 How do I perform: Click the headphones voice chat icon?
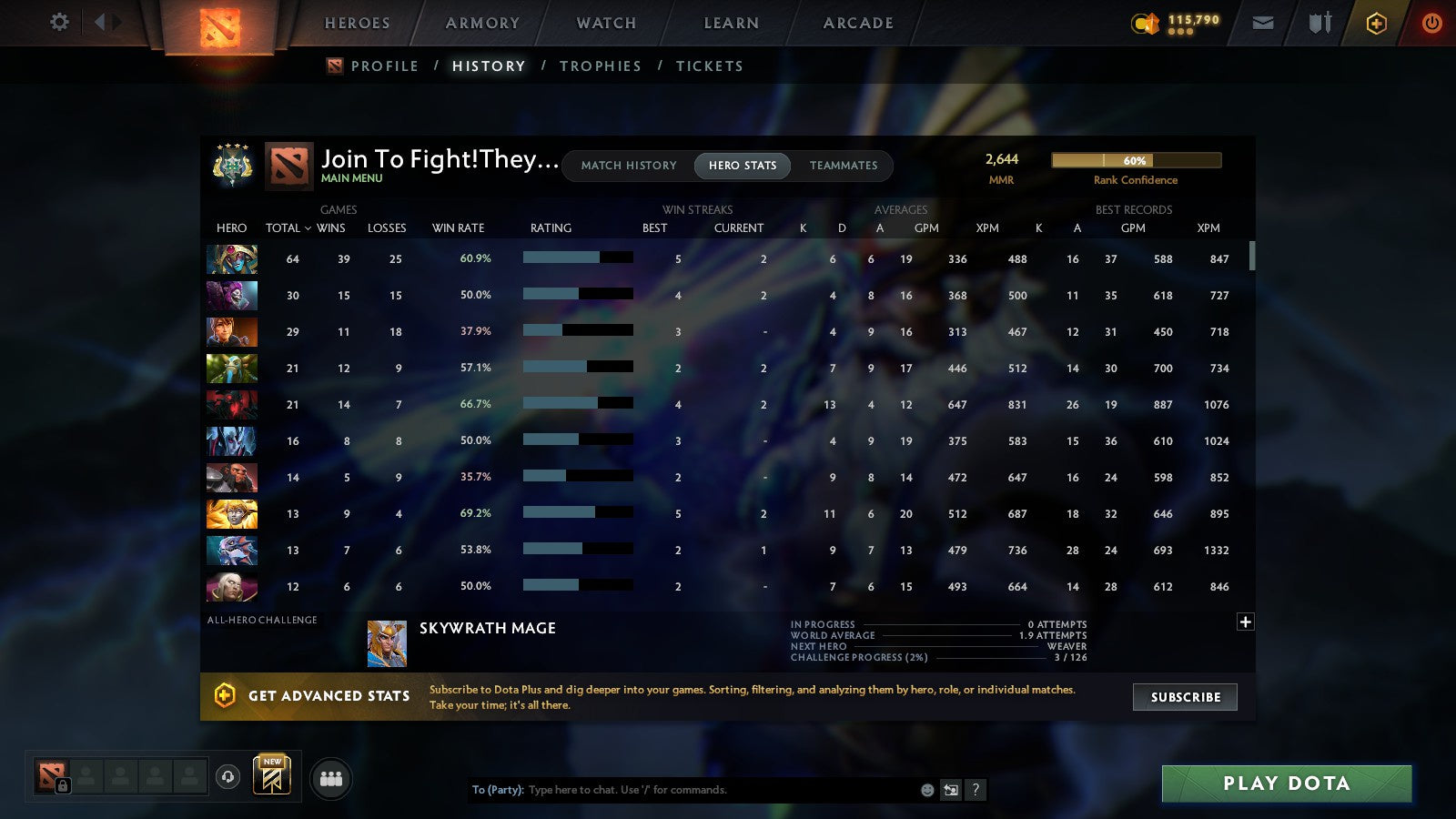pyautogui.click(x=227, y=775)
